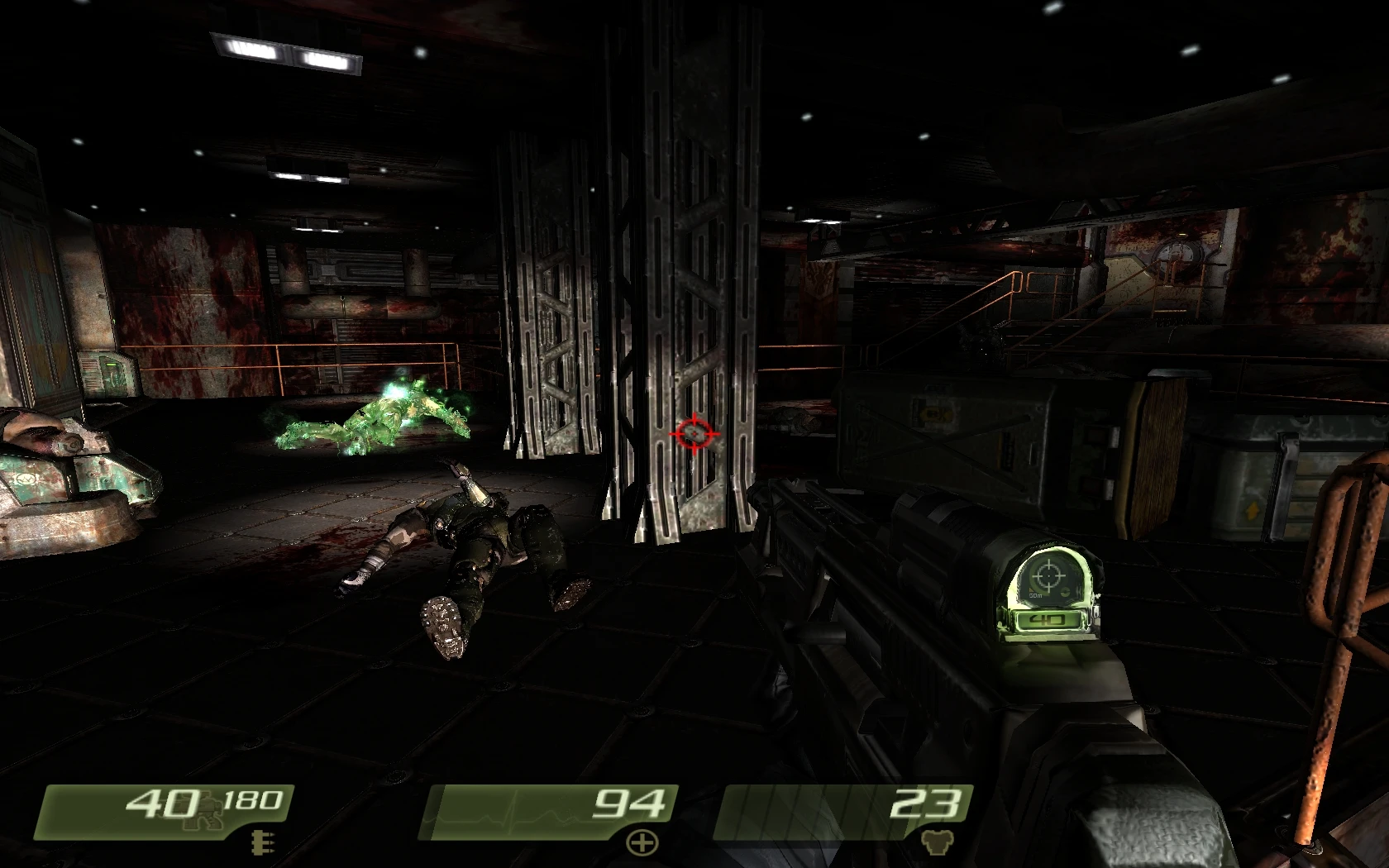This screenshot has height=868, width=1389.
Task: Toggle the 50m range indicator in the scope
Action: (1035, 596)
